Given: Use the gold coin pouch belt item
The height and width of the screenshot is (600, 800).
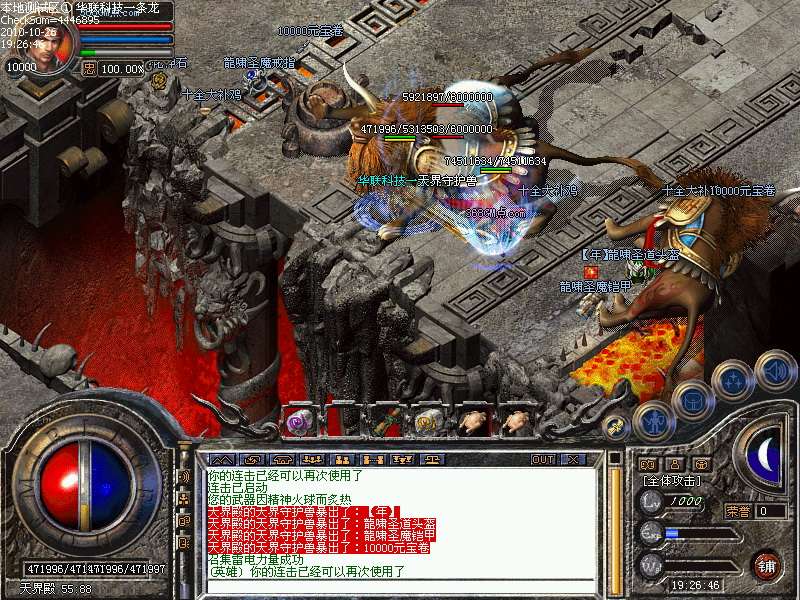Looking at the screenshot, I should pyautogui.click(x=426, y=421).
